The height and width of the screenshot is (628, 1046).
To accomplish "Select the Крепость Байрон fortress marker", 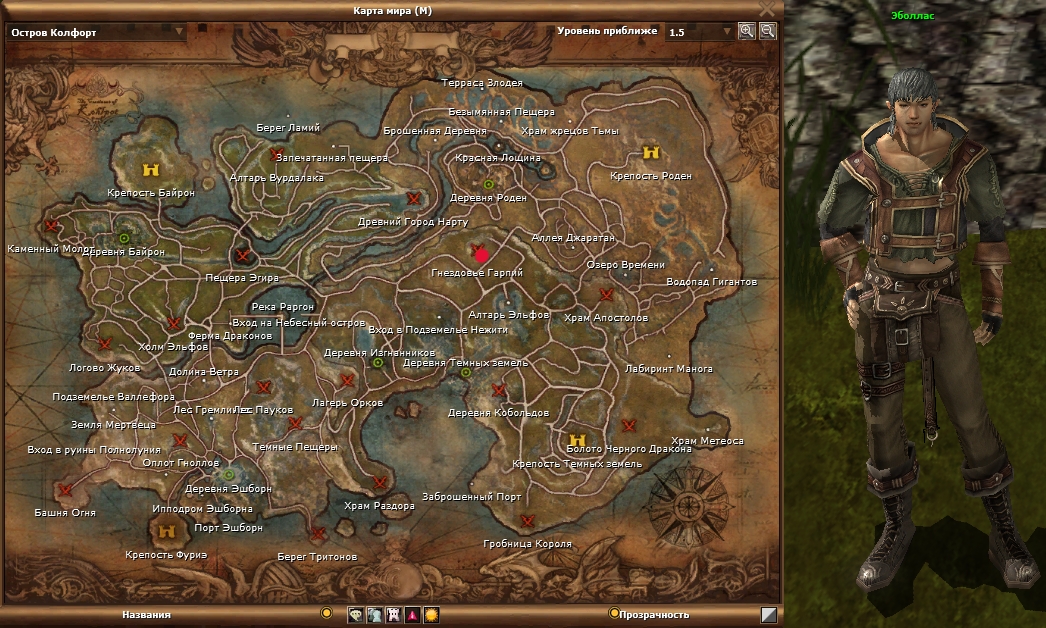I will point(151,170).
